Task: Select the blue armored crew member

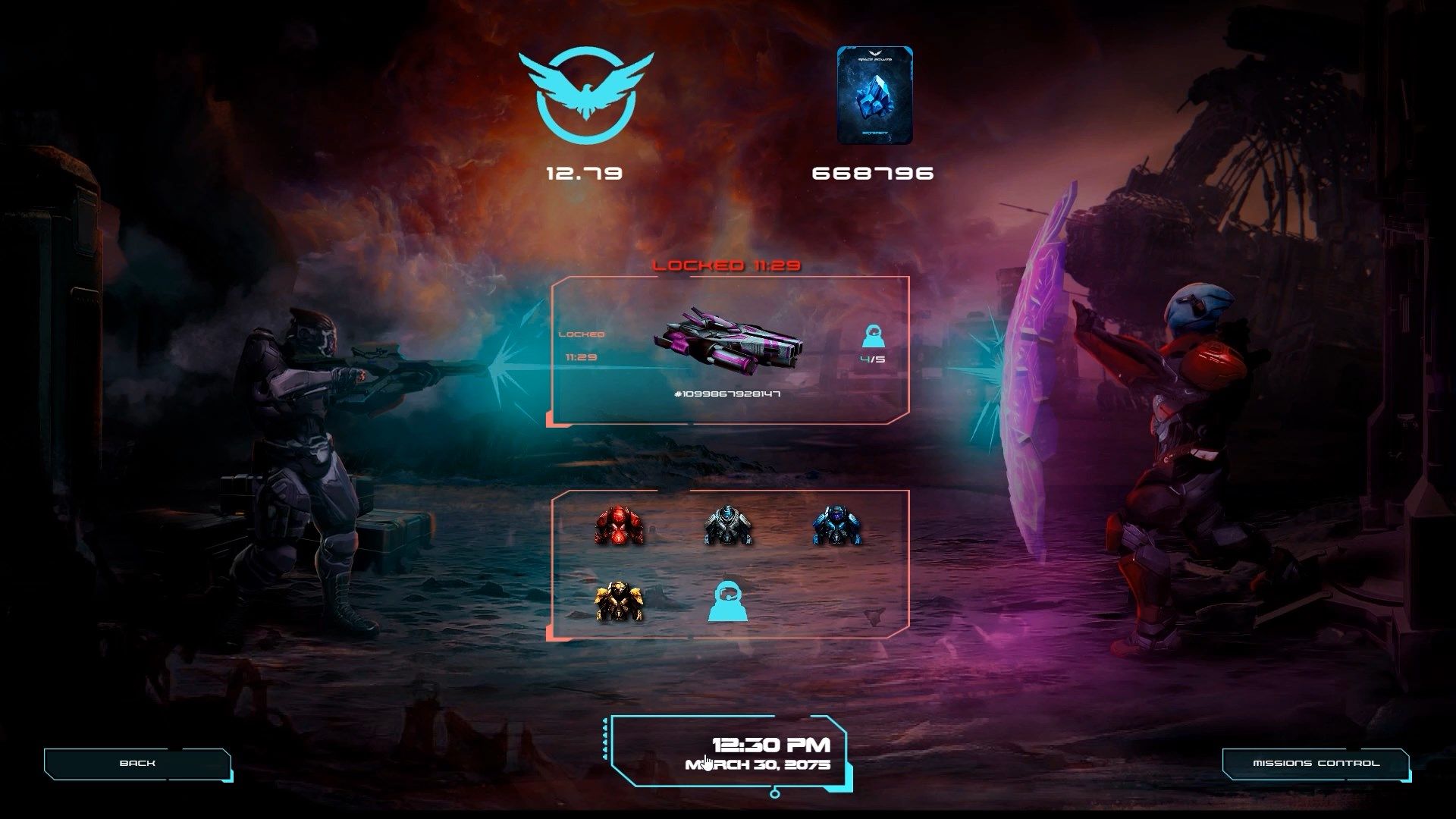Action: point(836,526)
